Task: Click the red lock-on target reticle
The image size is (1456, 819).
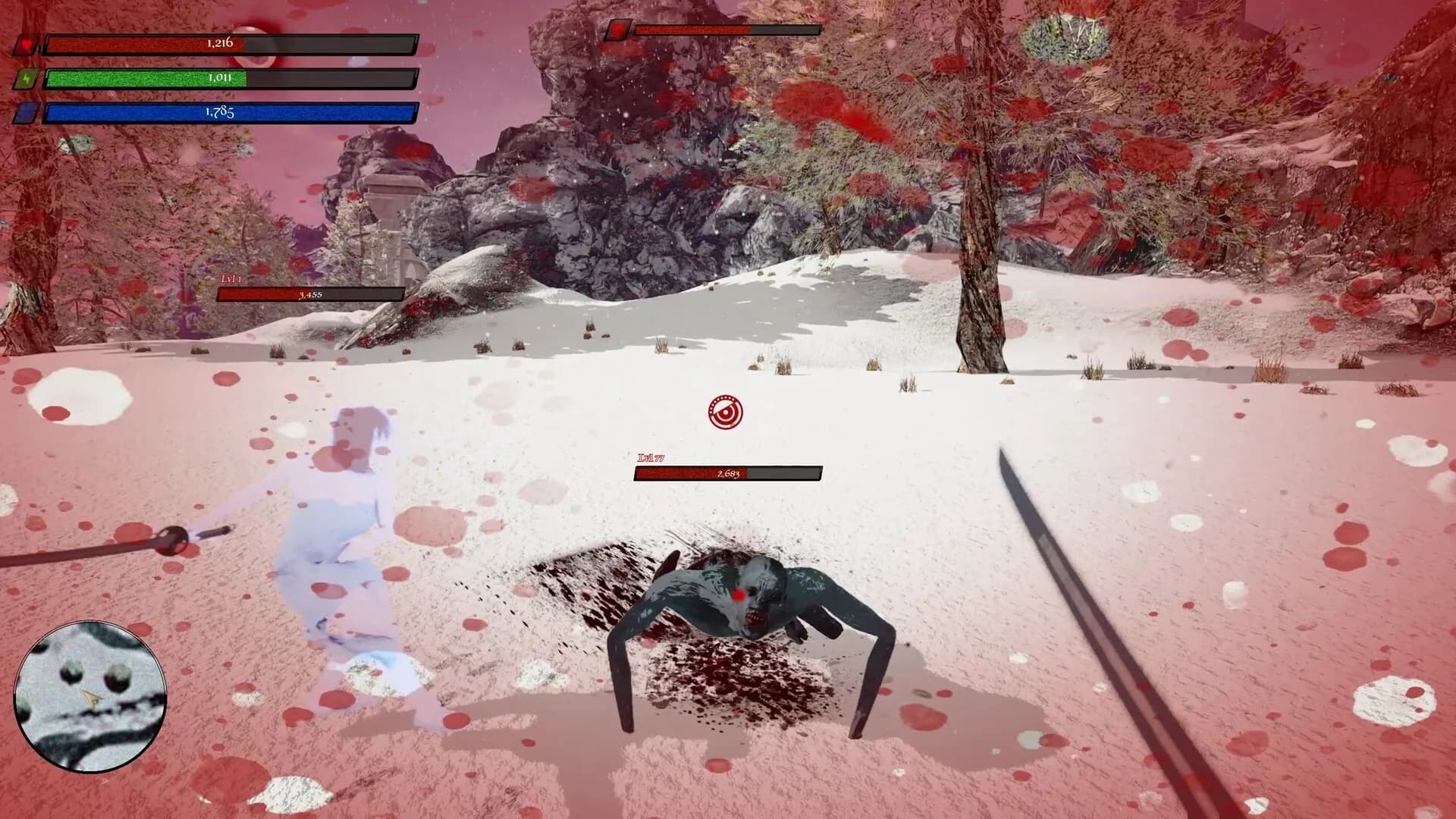Action: [x=725, y=412]
